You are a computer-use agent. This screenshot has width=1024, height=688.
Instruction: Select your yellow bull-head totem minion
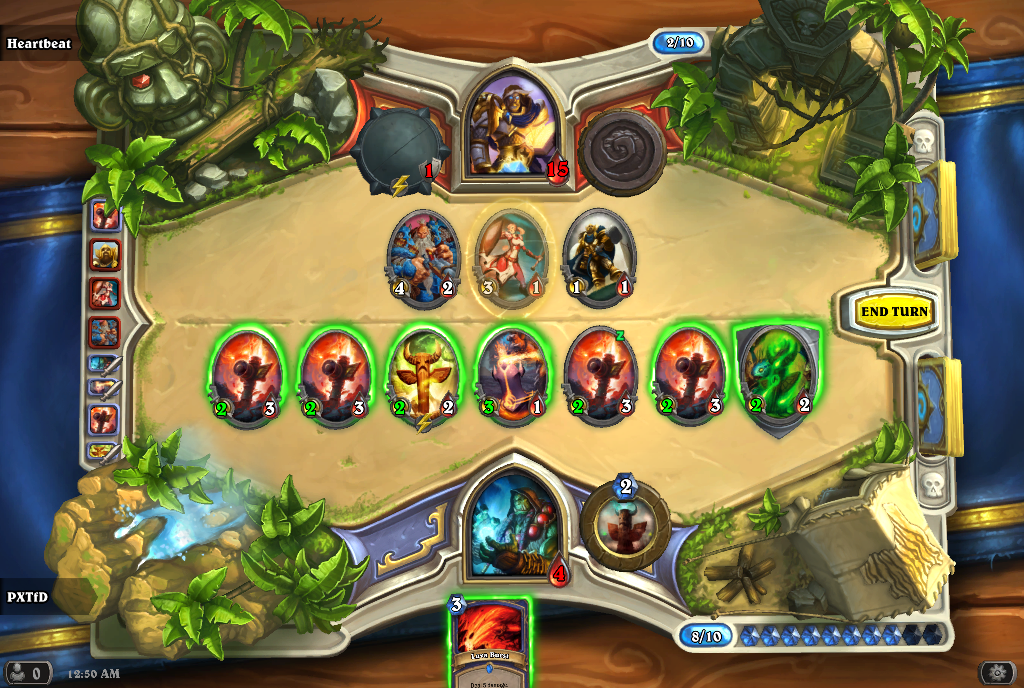[423, 376]
